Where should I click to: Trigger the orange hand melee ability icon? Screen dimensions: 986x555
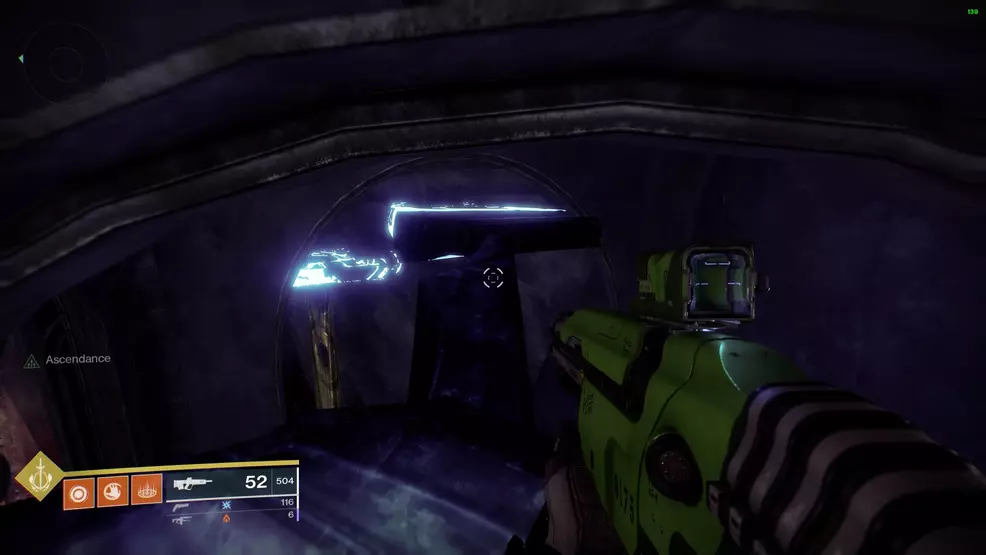click(112, 491)
